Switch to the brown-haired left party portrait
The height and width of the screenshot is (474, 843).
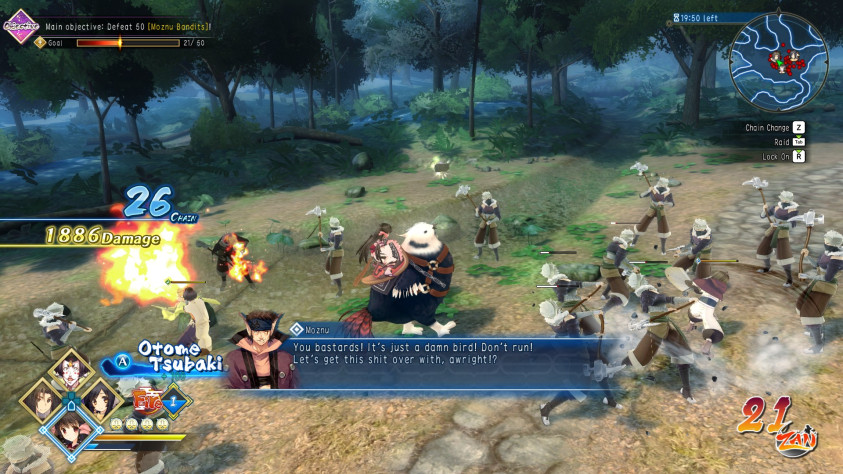pos(42,400)
